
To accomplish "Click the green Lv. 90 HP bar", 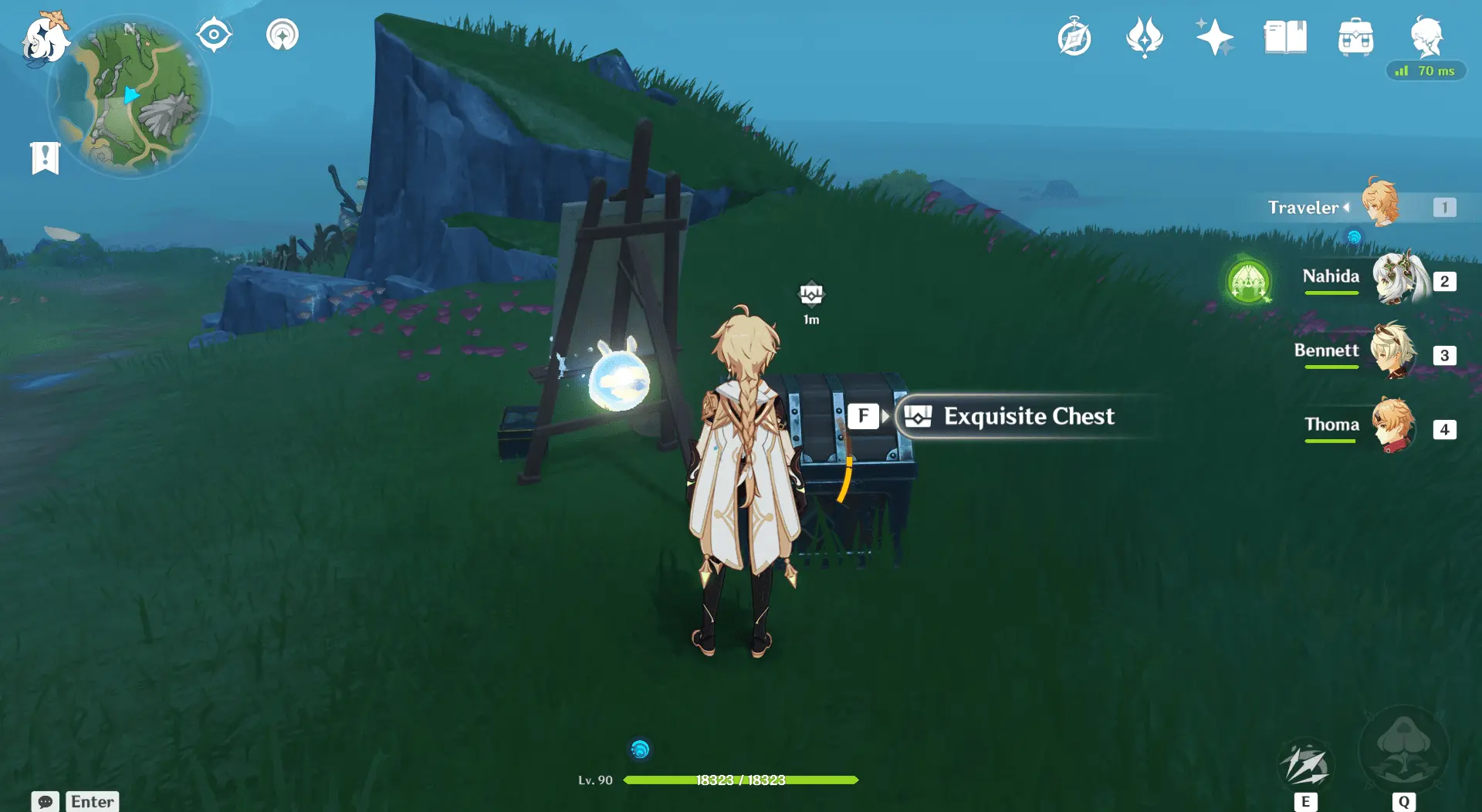I will tap(741, 780).
